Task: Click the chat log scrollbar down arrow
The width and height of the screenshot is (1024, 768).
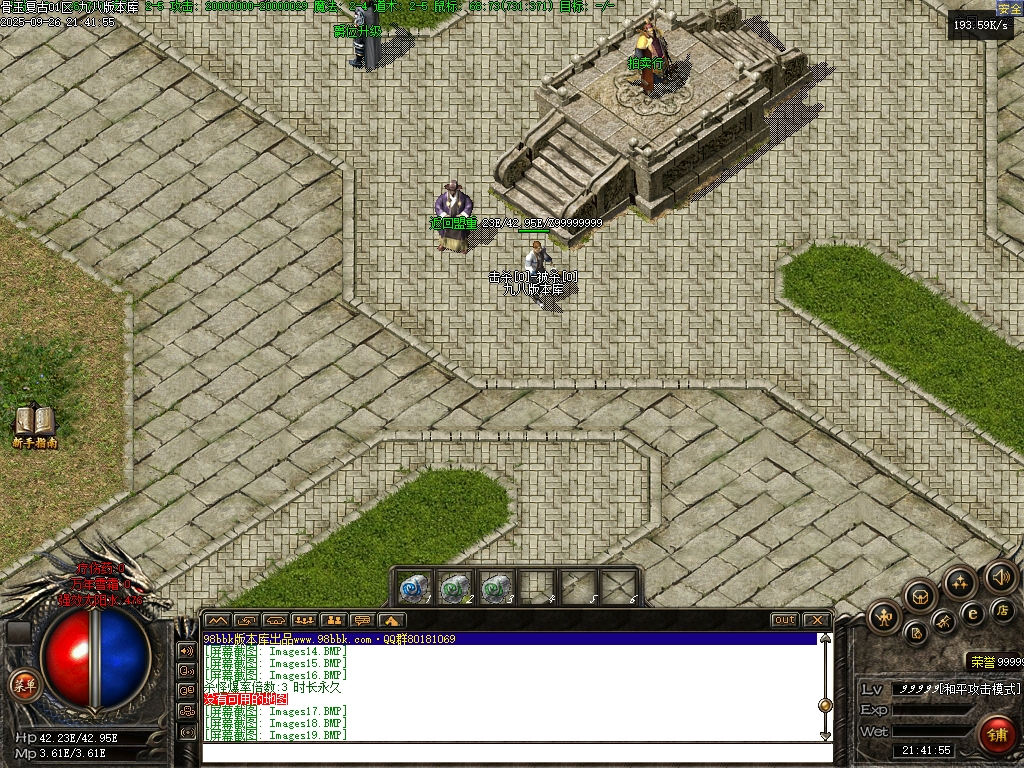Action: coord(825,735)
